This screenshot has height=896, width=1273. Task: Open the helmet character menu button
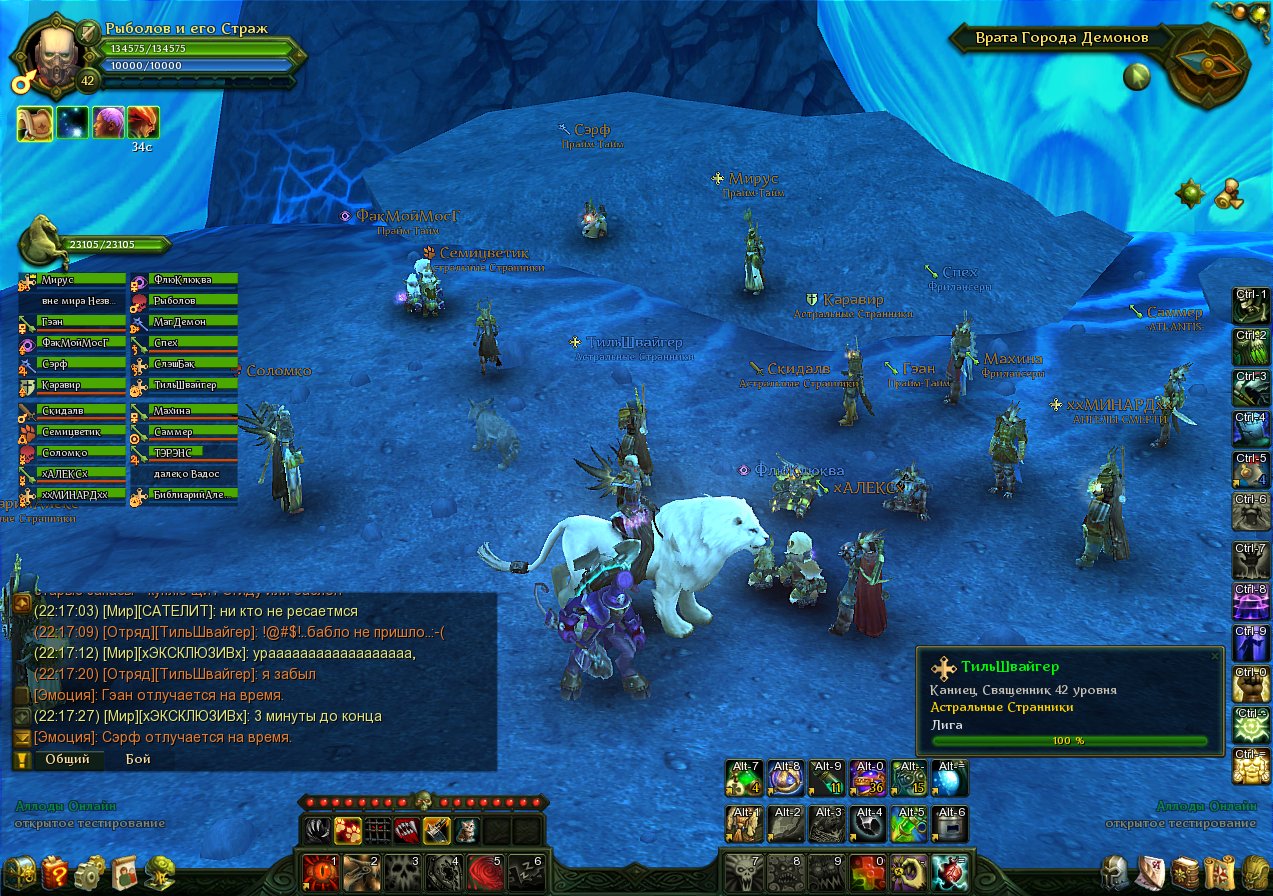(x=1117, y=873)
